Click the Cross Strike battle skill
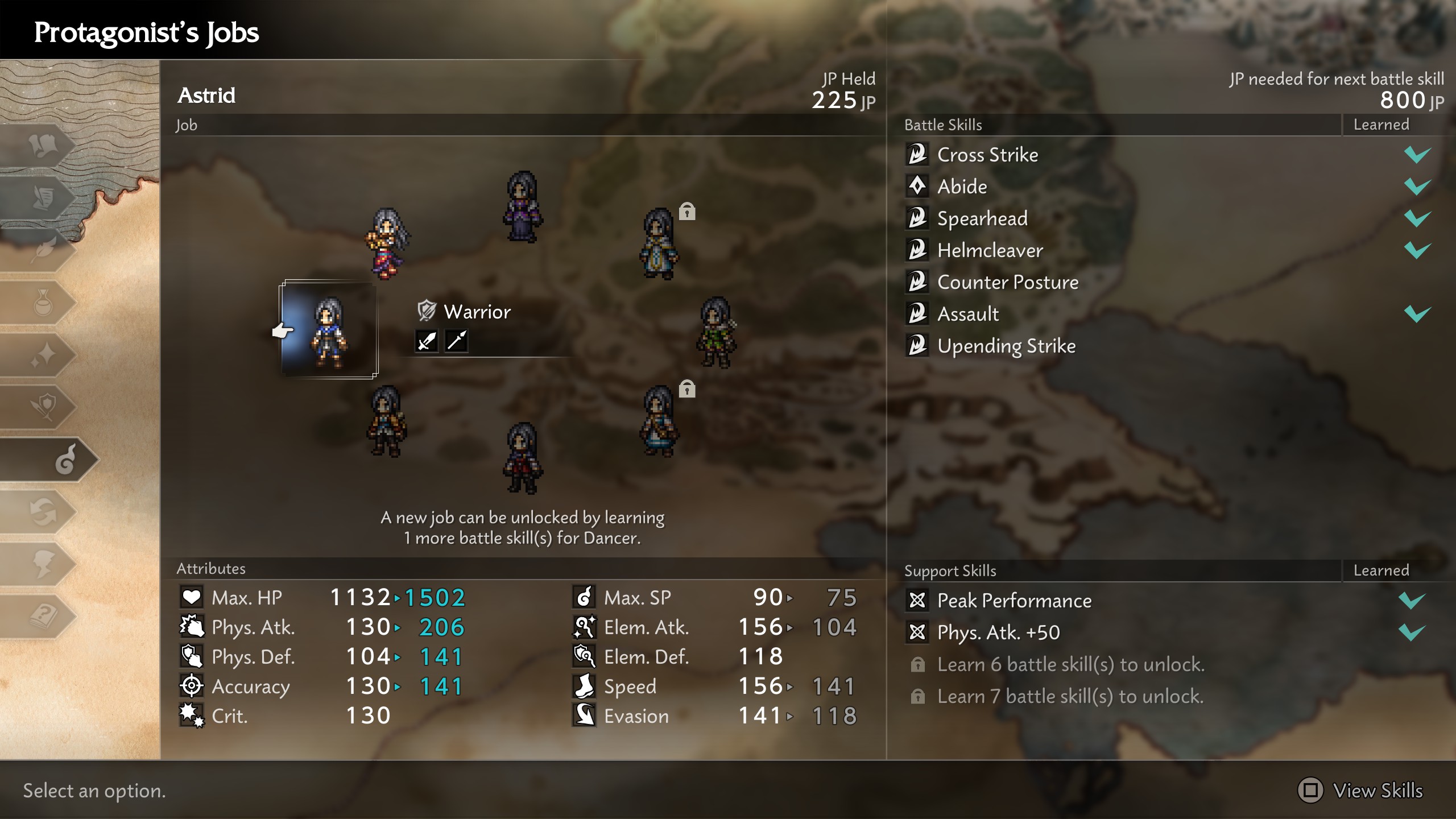The image size is (1456, 819). 987,155
